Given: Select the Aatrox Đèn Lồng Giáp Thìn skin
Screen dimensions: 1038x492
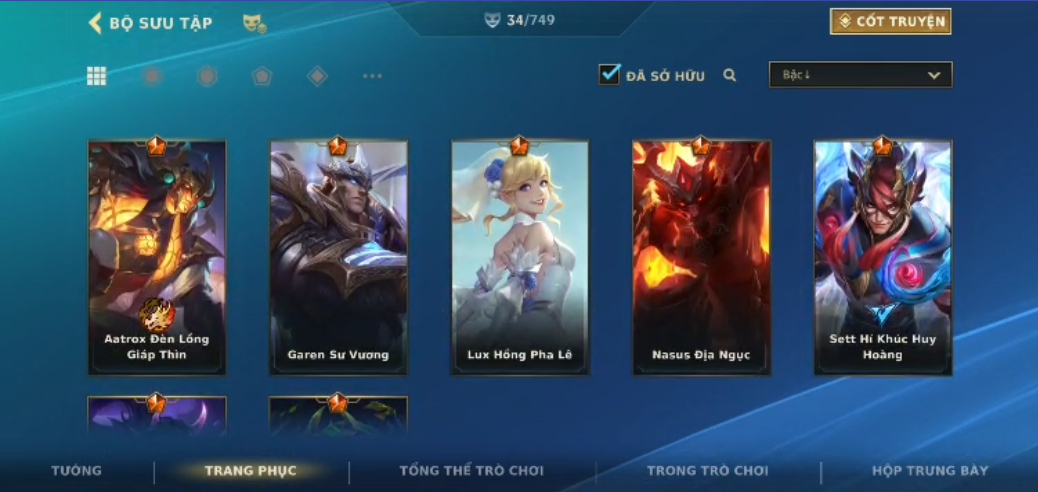Looking at the screenshot, I should pyautogui.click(x=157, y=257).
